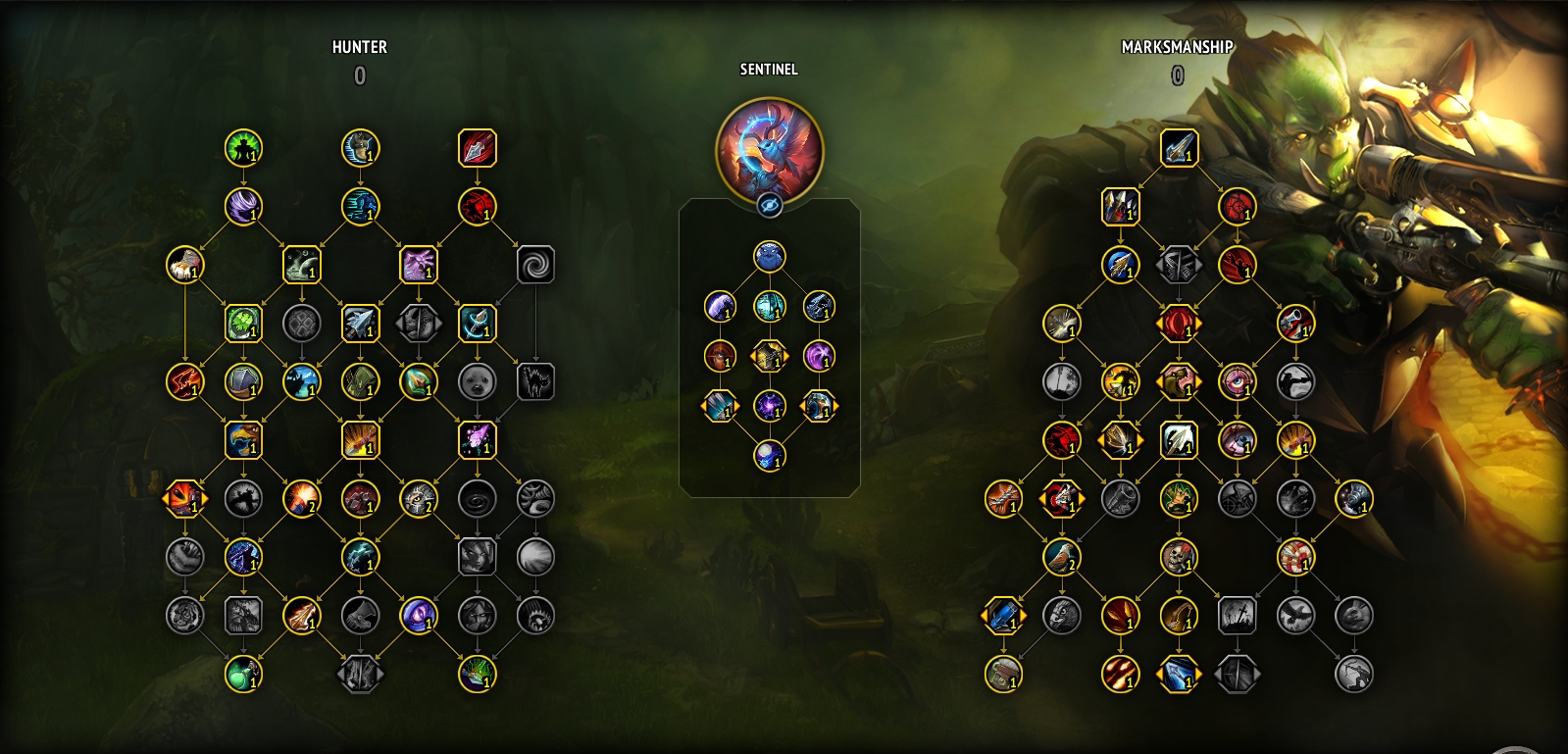Click the MARKSMANSHIP tree heading
Viewport: 1568px width, 754px height.
coord(1178,44)
